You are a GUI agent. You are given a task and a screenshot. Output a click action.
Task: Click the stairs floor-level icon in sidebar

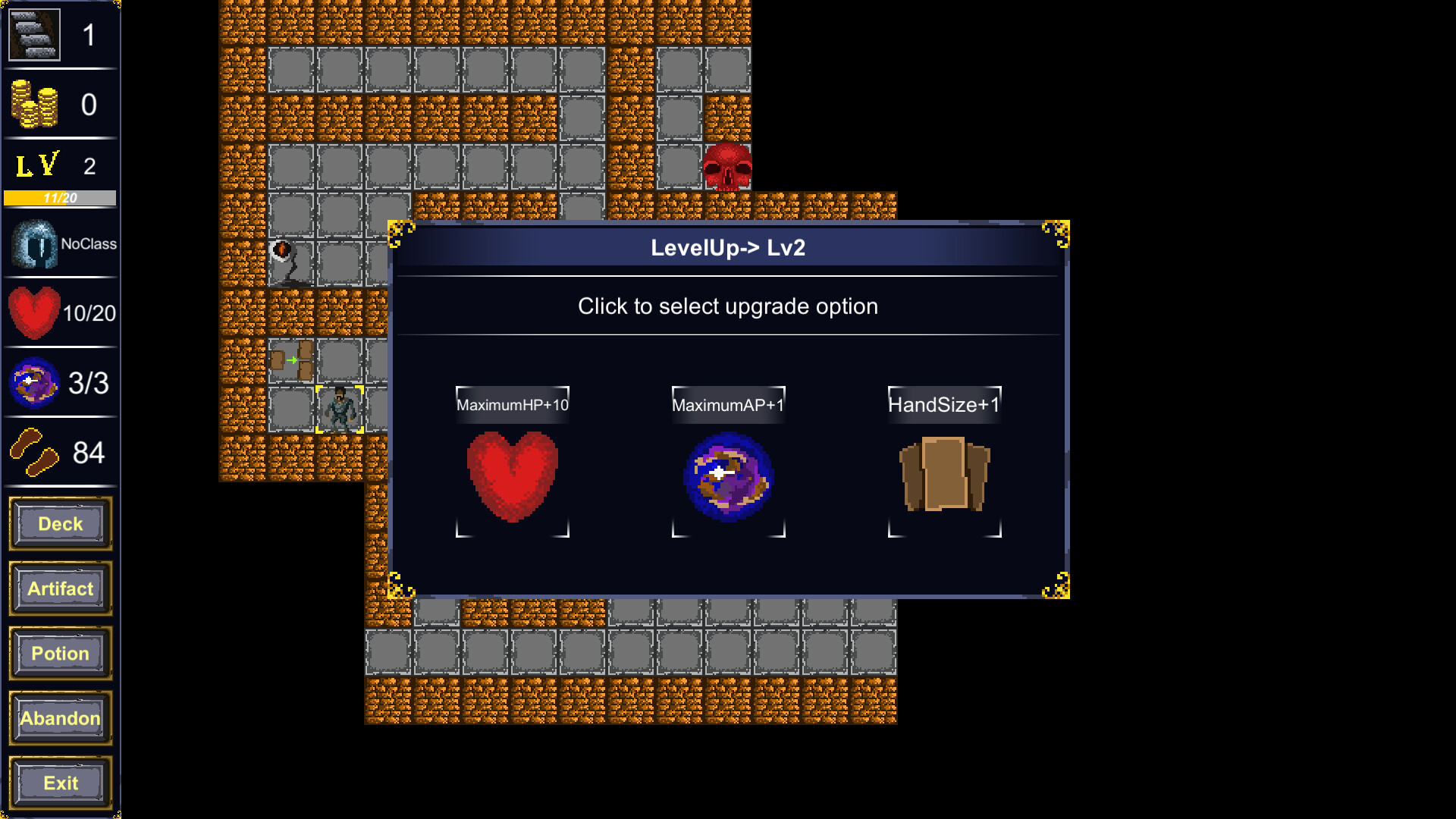33,33
